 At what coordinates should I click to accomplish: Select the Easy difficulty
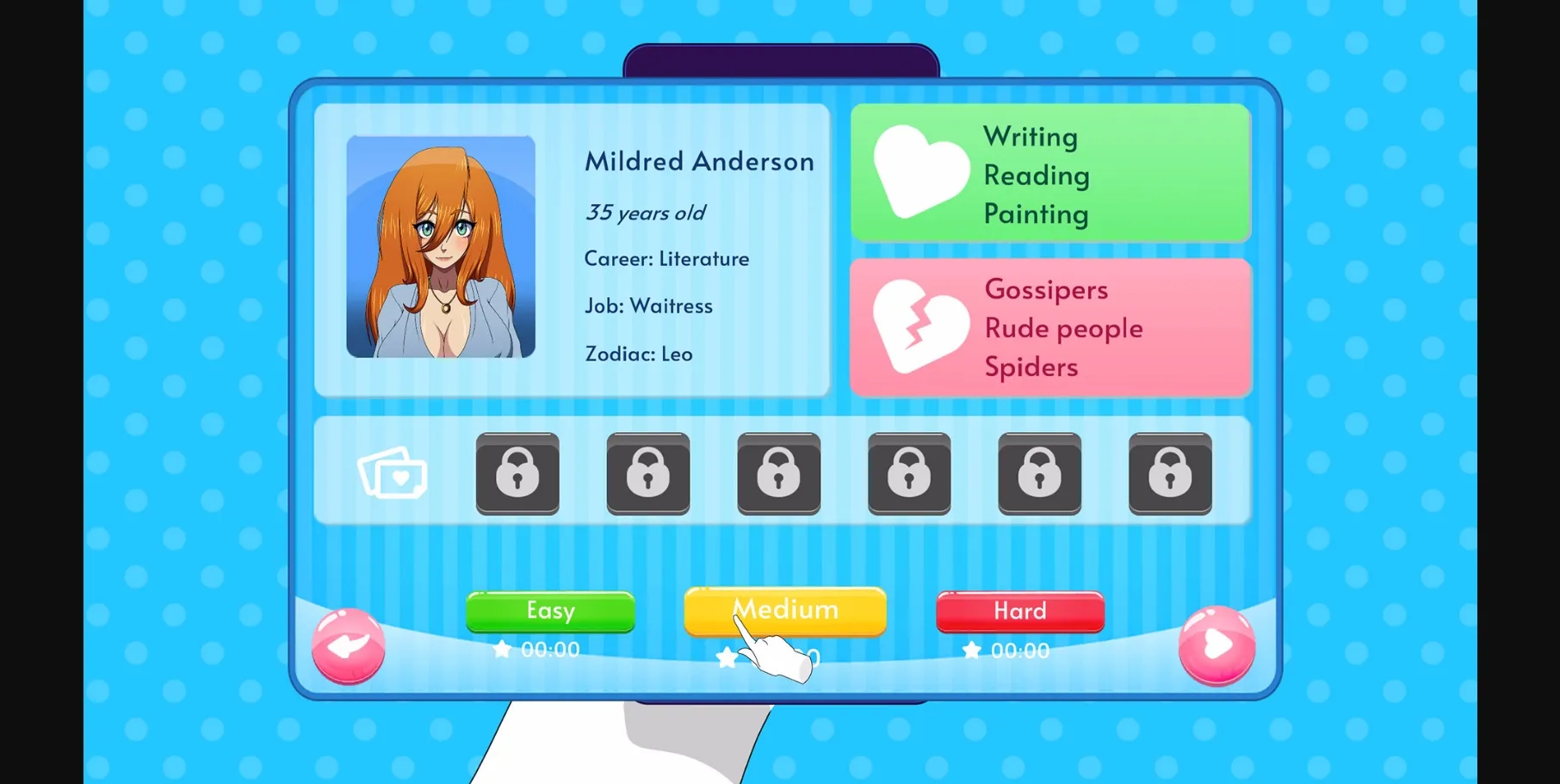[550, 611]
